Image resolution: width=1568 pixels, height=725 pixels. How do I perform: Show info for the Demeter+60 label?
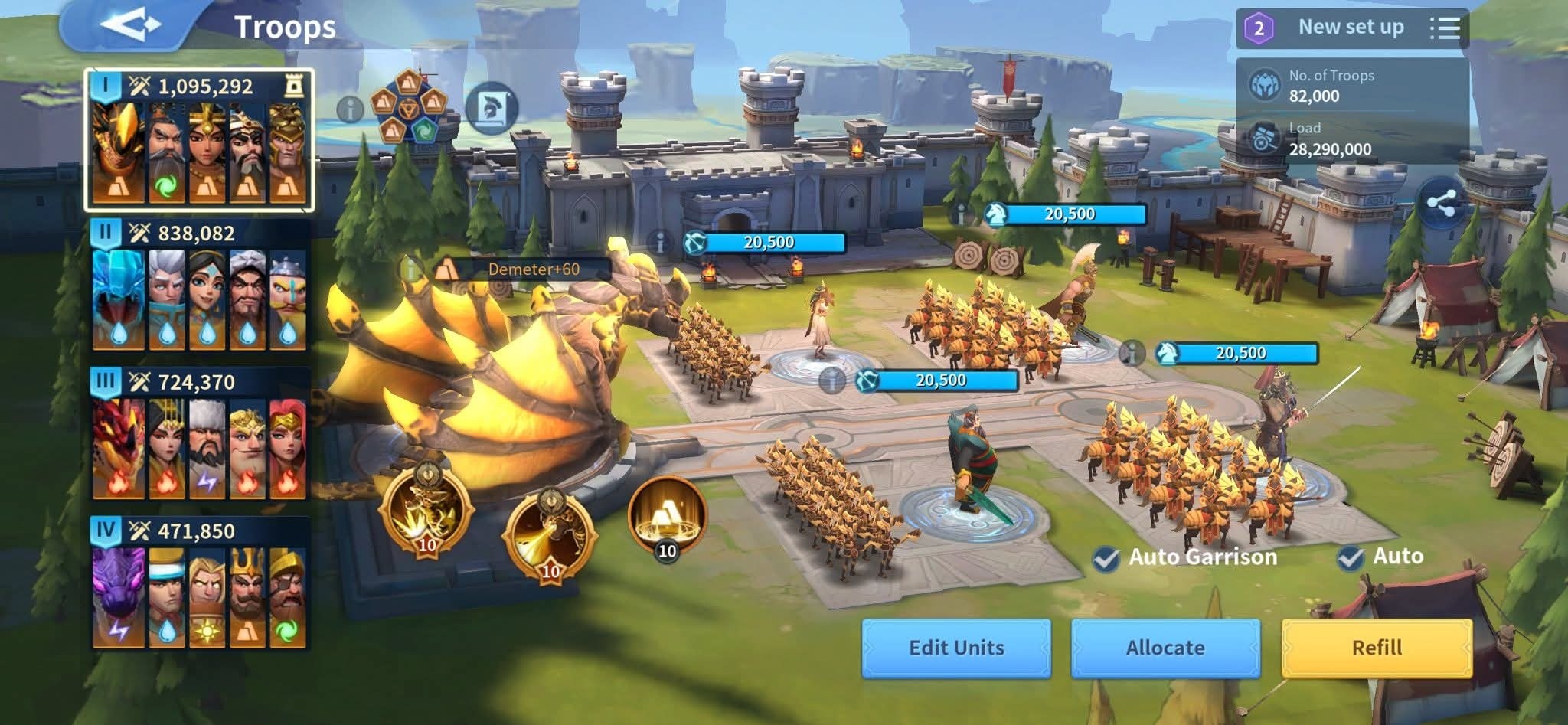(x=413, y=269)
